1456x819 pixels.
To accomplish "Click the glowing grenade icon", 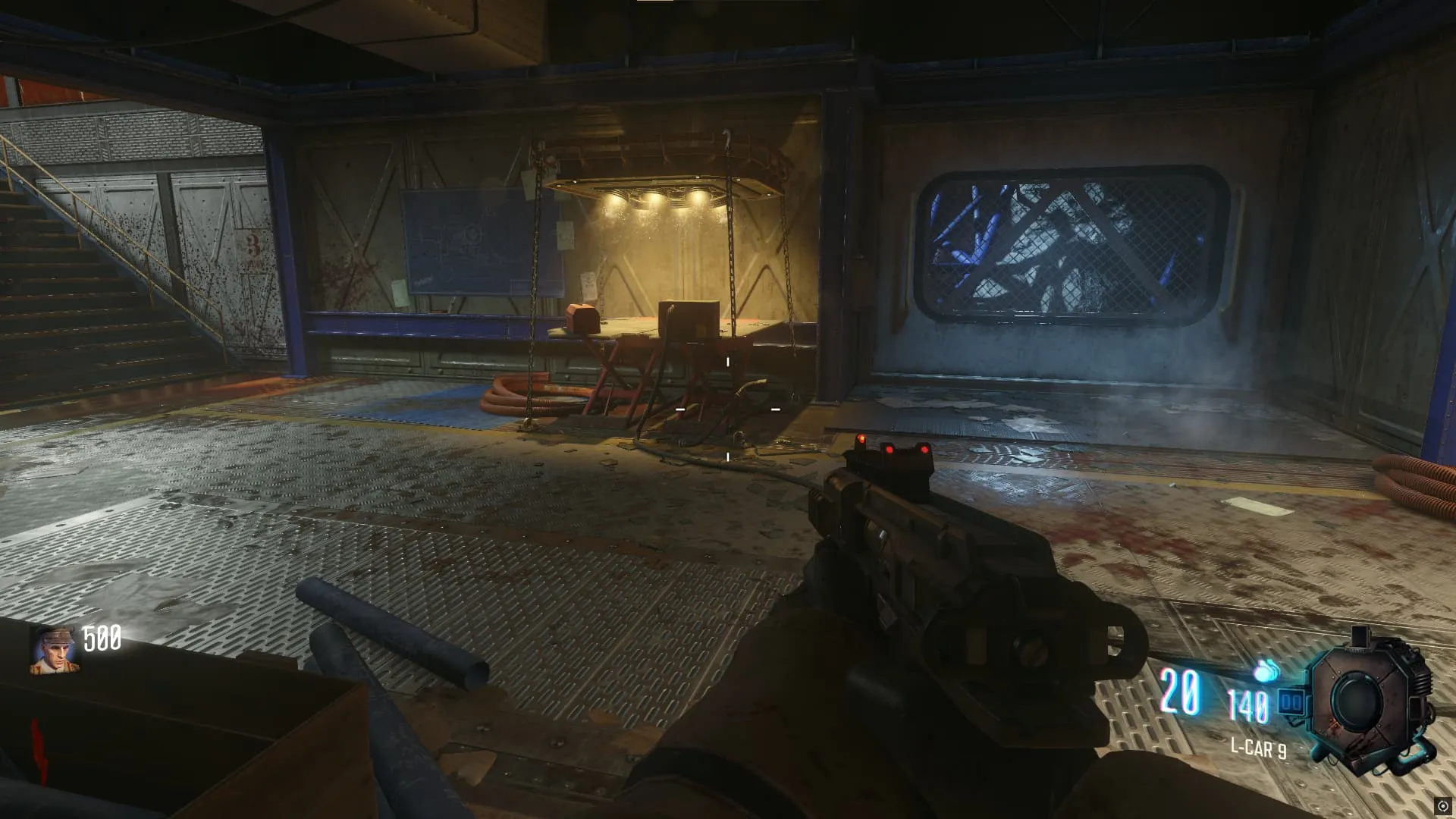I will coord(1263,670).
